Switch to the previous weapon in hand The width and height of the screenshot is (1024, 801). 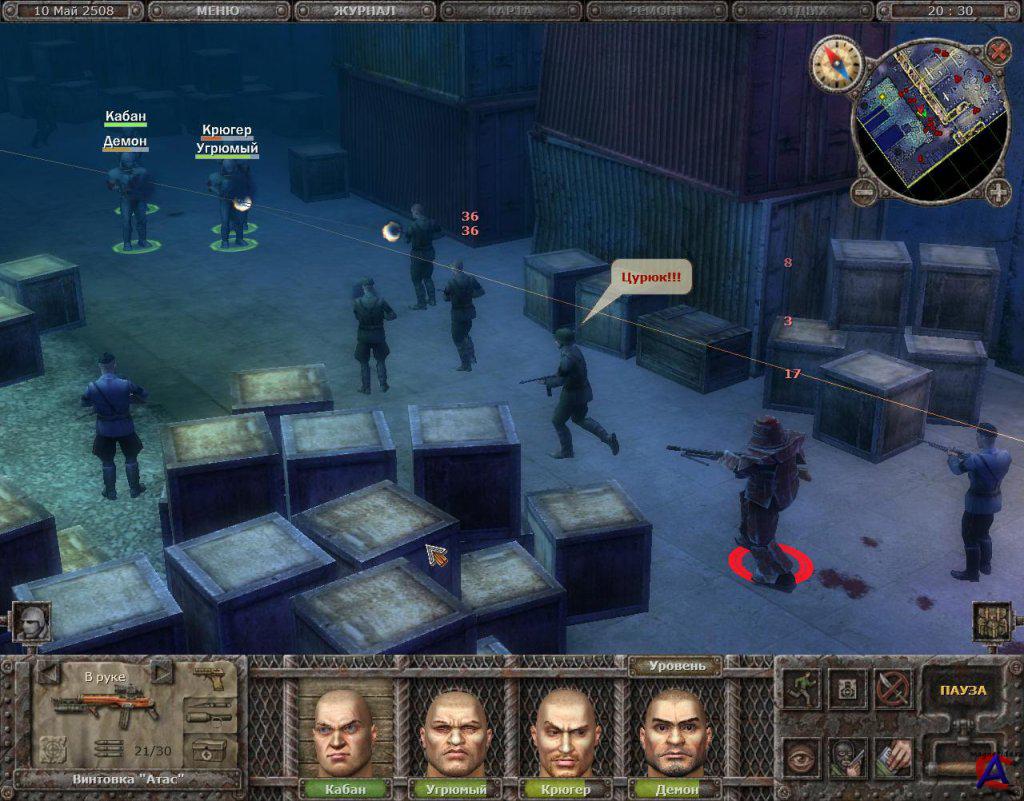point(48,674)
